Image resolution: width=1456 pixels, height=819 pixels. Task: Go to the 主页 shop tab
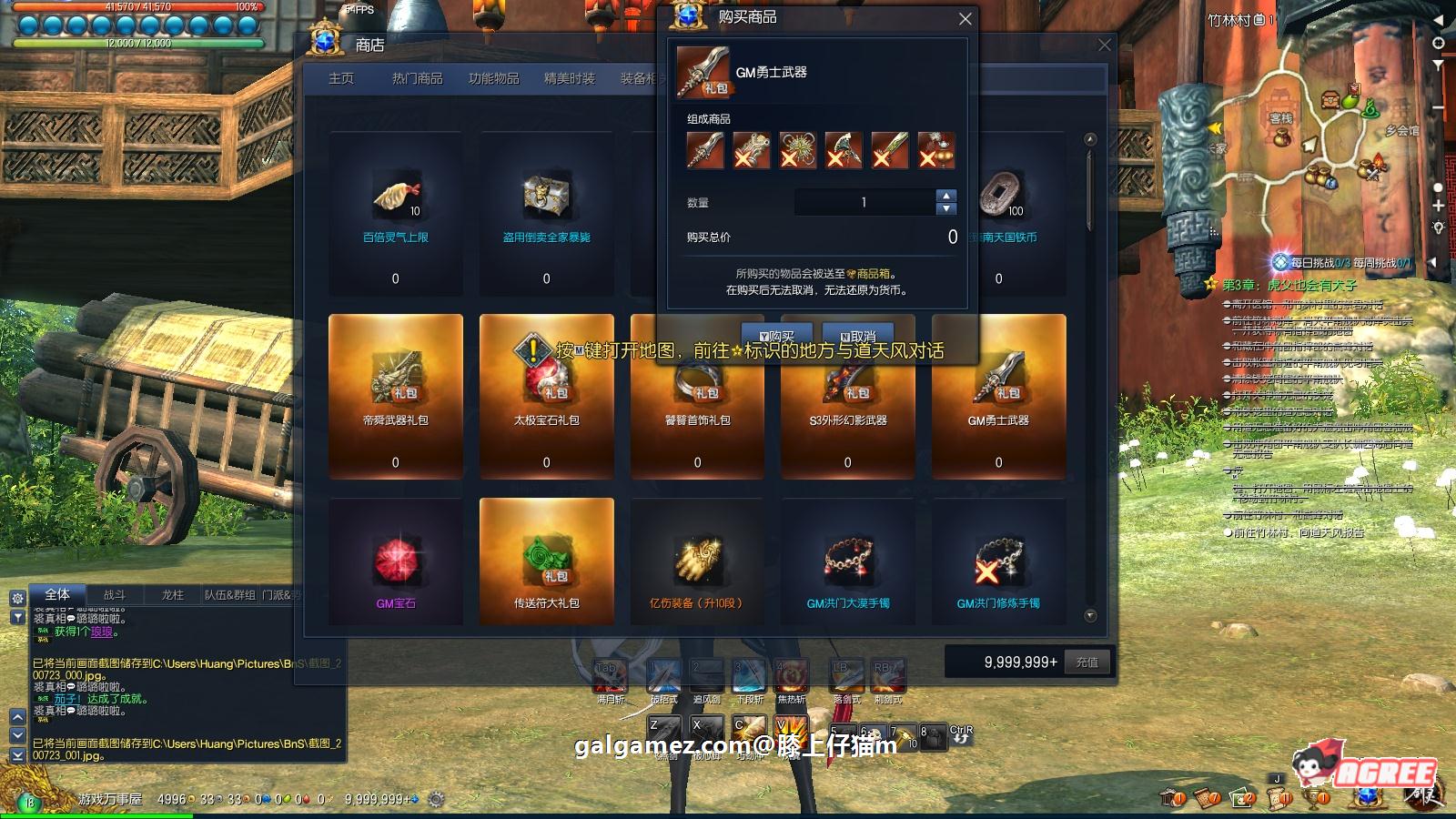coord(341,79)
